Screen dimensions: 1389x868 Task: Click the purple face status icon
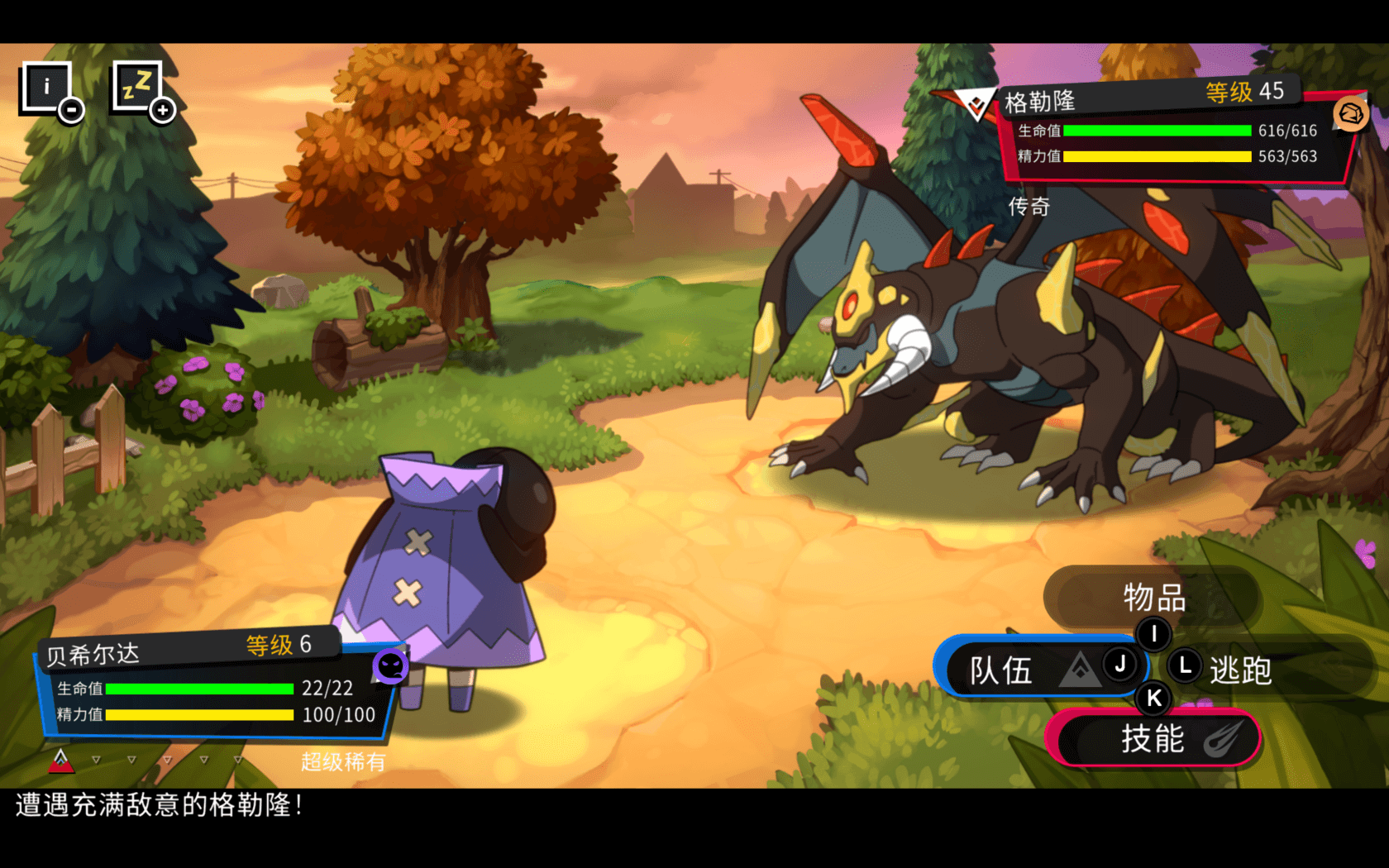point(390,665)
